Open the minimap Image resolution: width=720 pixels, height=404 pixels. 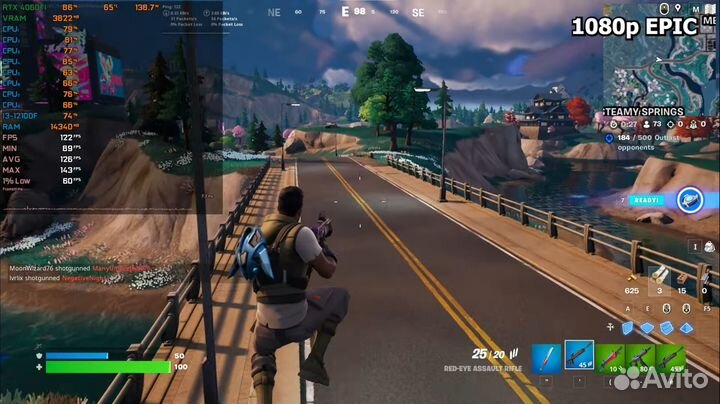coord(658,55)
